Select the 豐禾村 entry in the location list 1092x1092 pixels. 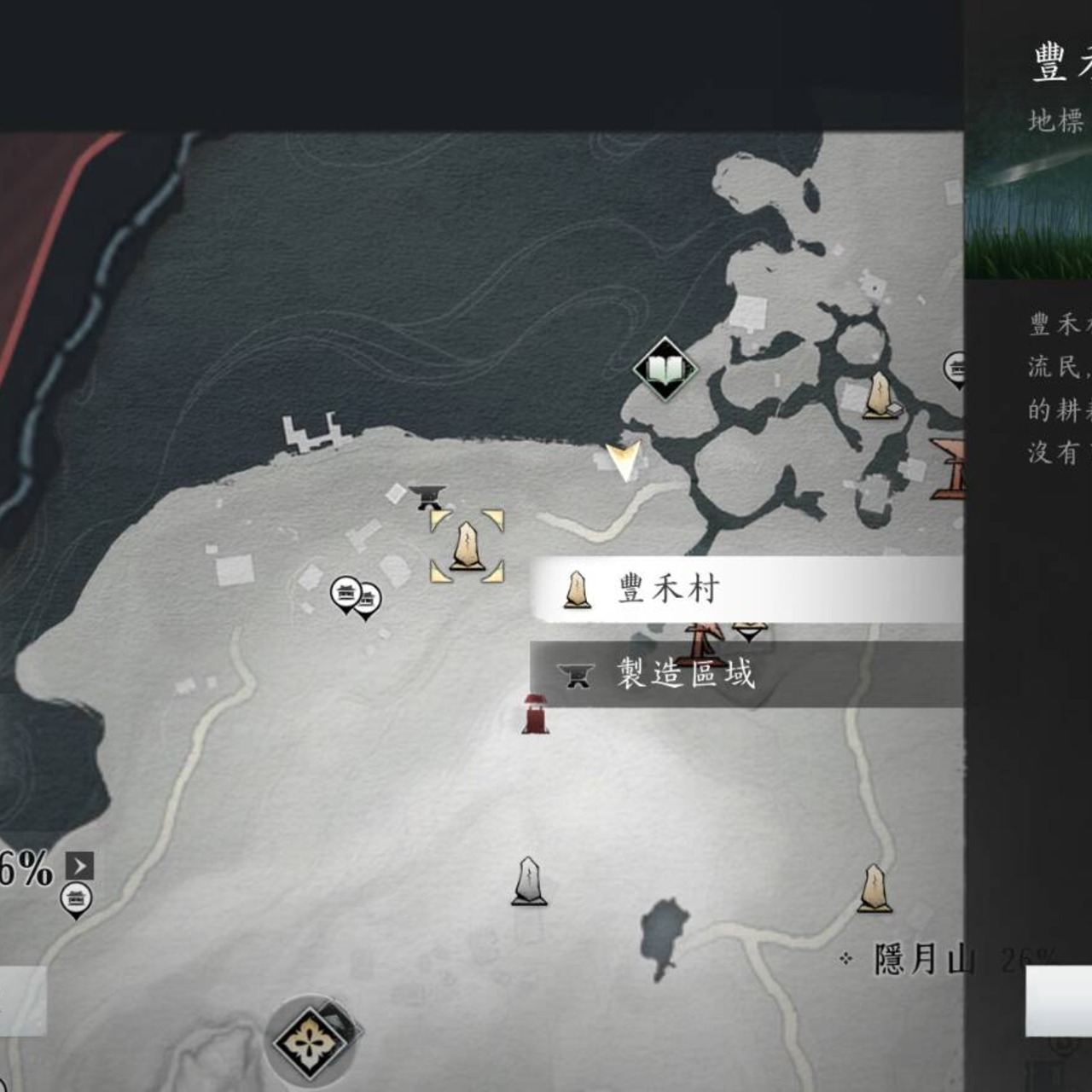[x=746, y=589]
